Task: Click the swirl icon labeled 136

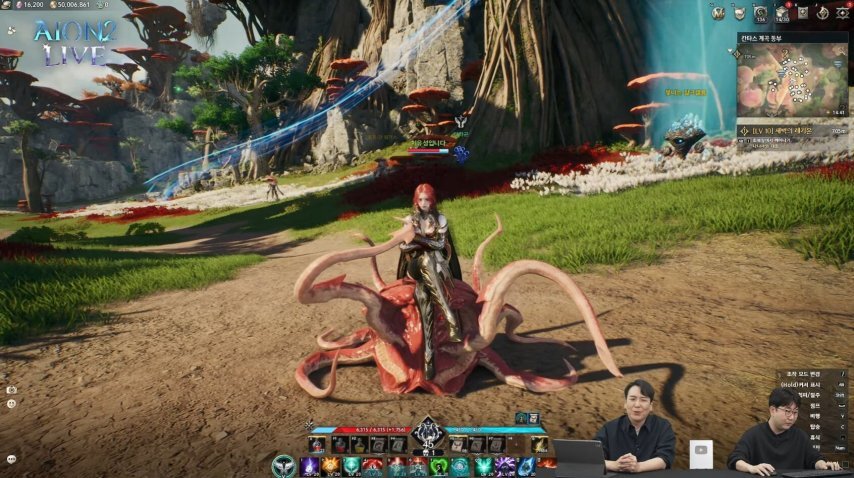Action: coord(760,13)
